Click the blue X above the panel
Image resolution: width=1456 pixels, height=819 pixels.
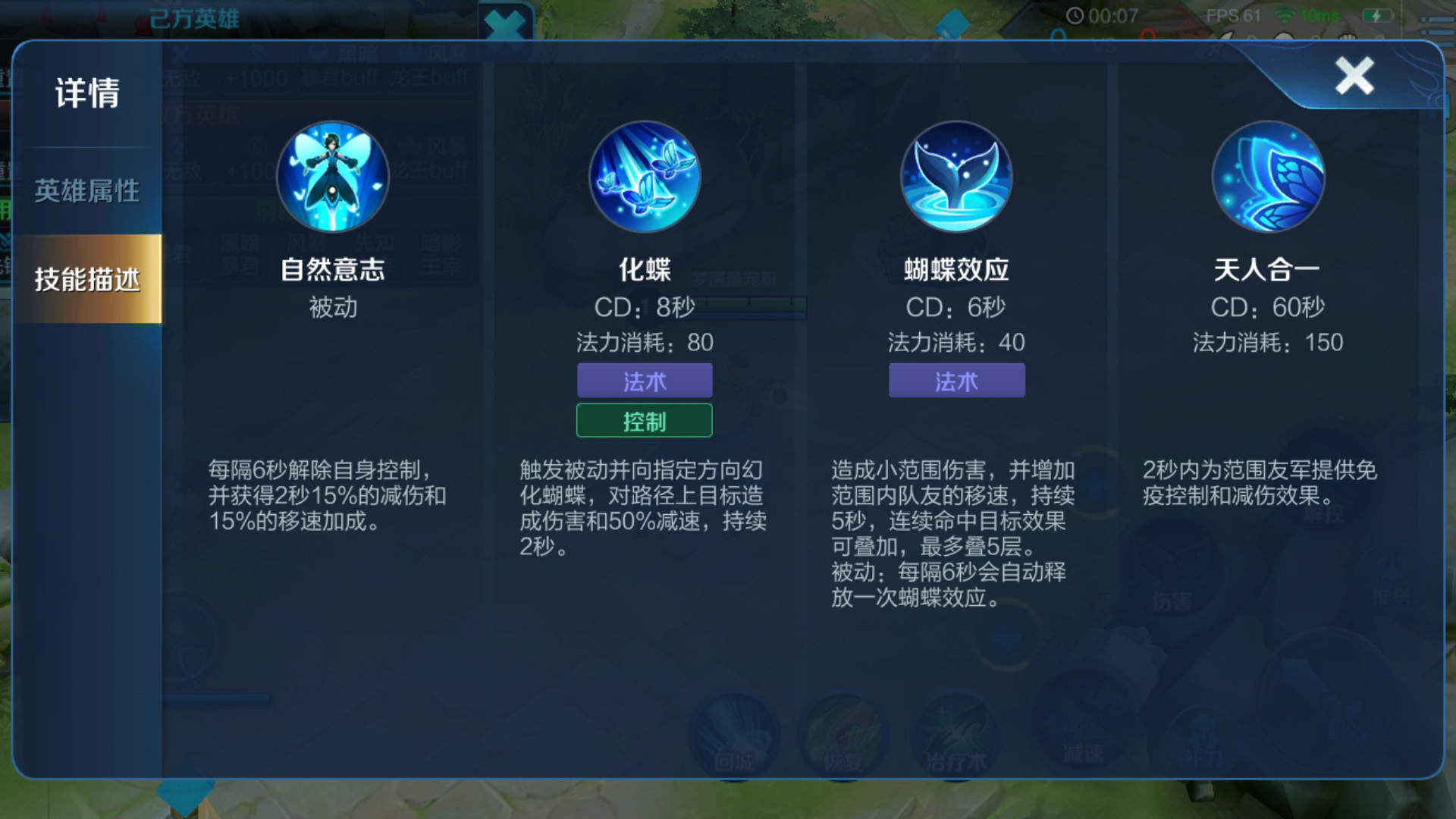tap(507, 23)
